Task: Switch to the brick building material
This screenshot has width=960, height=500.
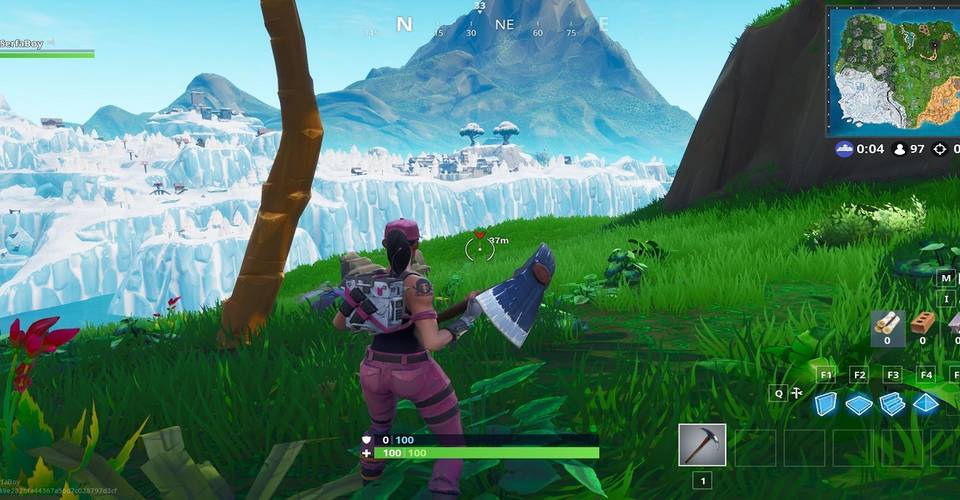Action: click(922, 322)
